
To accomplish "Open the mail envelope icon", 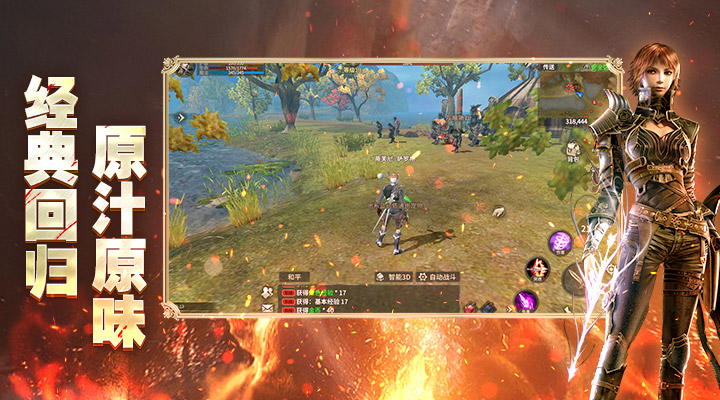I will 267,308.
